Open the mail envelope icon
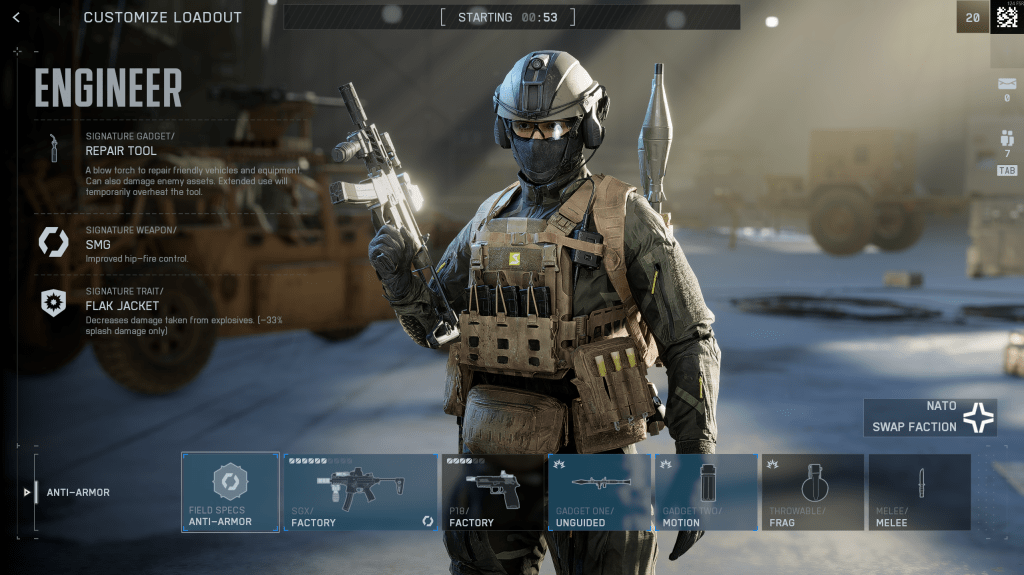This screenshot has height=575, width=1024. (1006, 83)
